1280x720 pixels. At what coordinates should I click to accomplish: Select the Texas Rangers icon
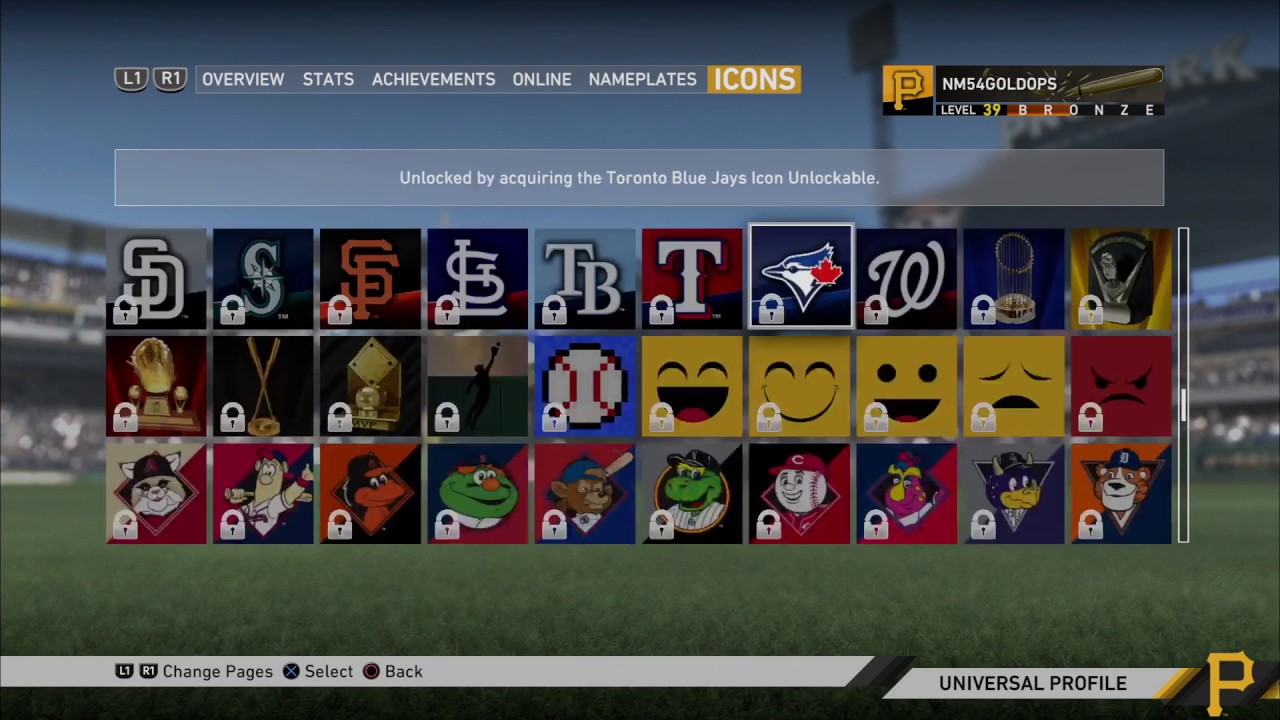691,278
